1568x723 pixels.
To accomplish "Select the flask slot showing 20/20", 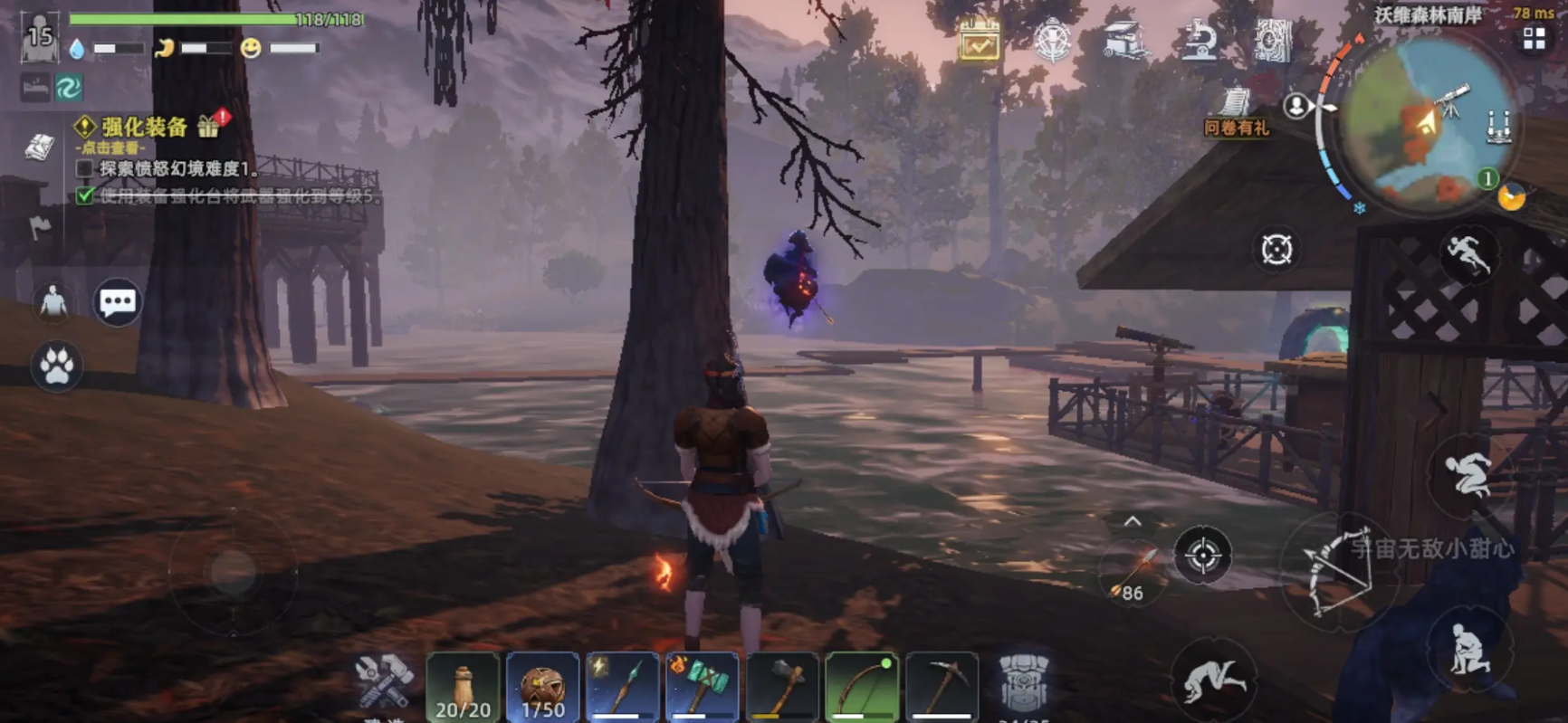I will click(x=463, y=687).
